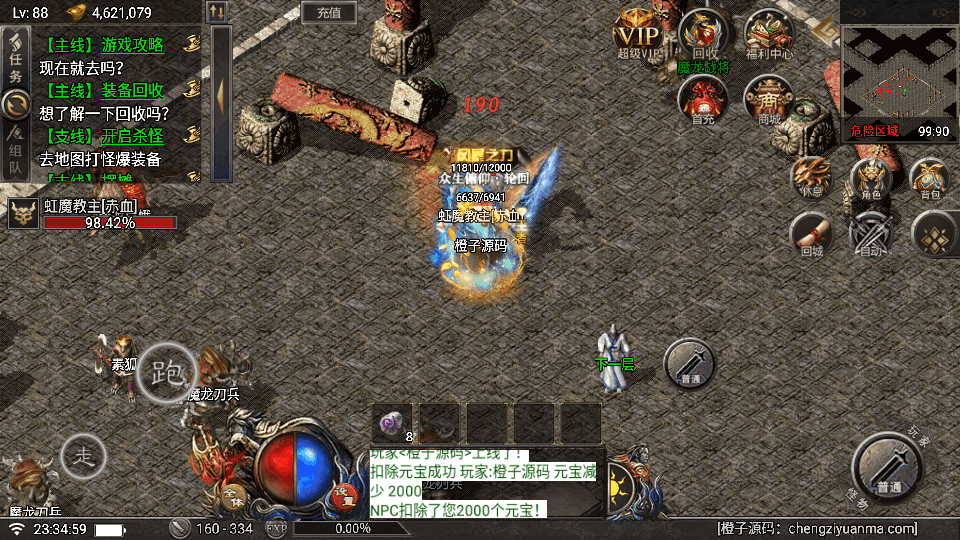Switch to the 组队 team tab
The height and width of the screenshot is (540, 960).
click(x=15, y=152)
